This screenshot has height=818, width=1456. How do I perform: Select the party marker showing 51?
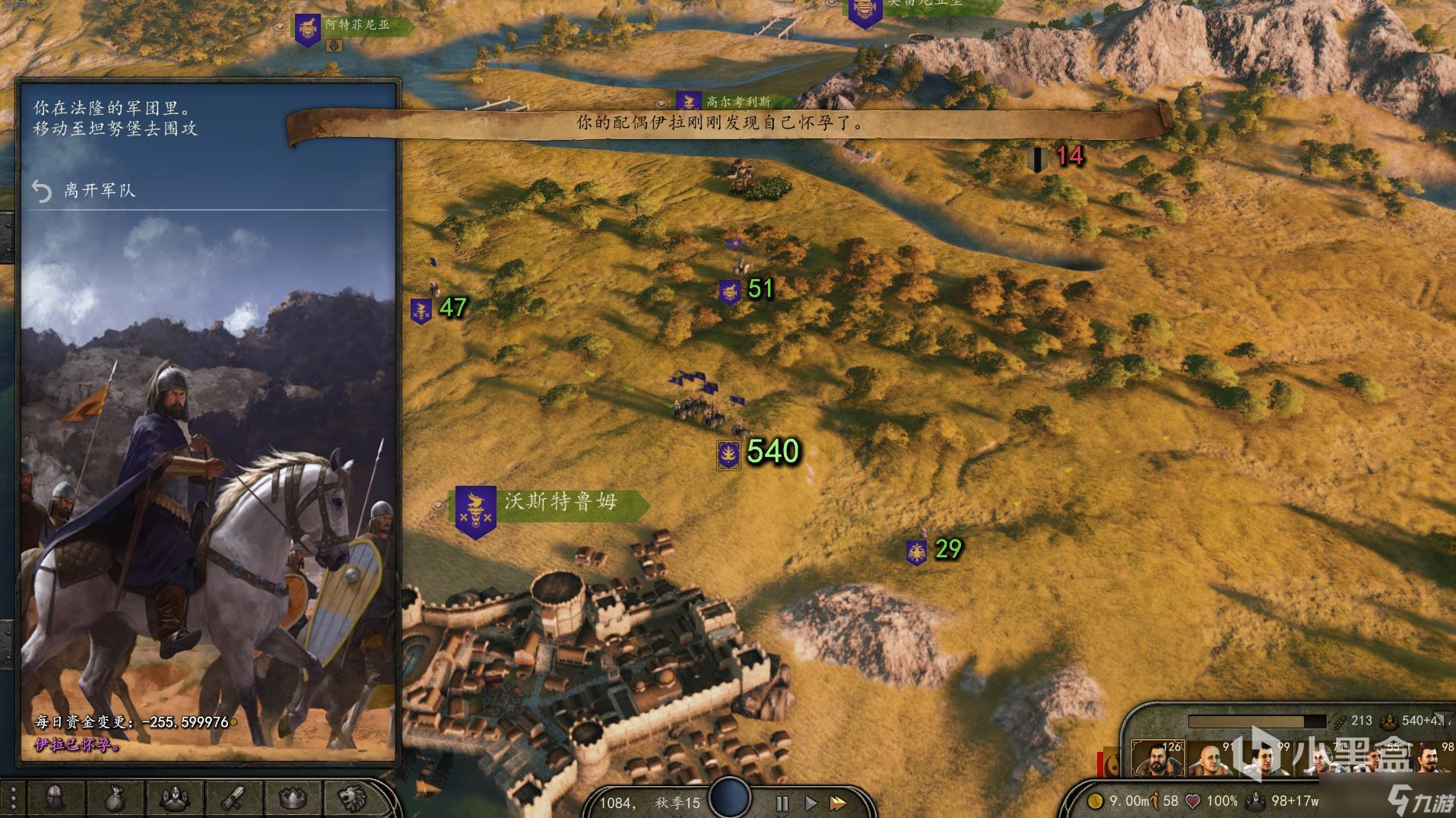coord(730,291)
